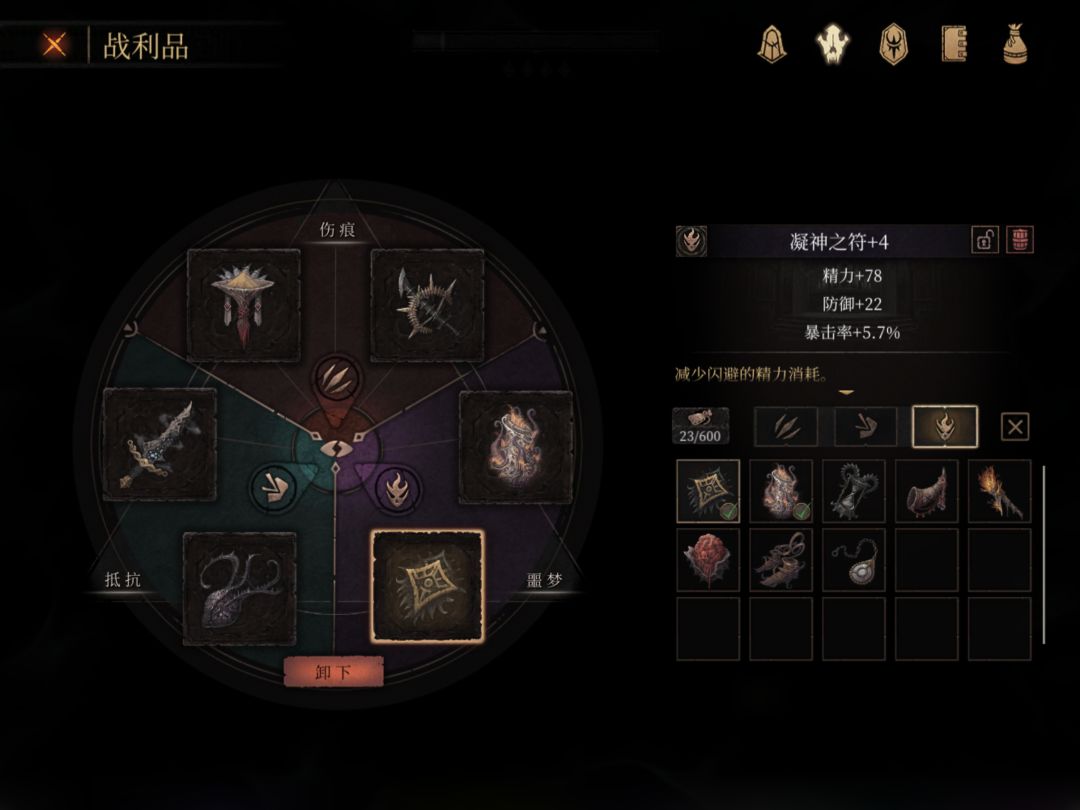
Task: Filter loot by the claw-scratch category
Action: (x=785, y=427)
